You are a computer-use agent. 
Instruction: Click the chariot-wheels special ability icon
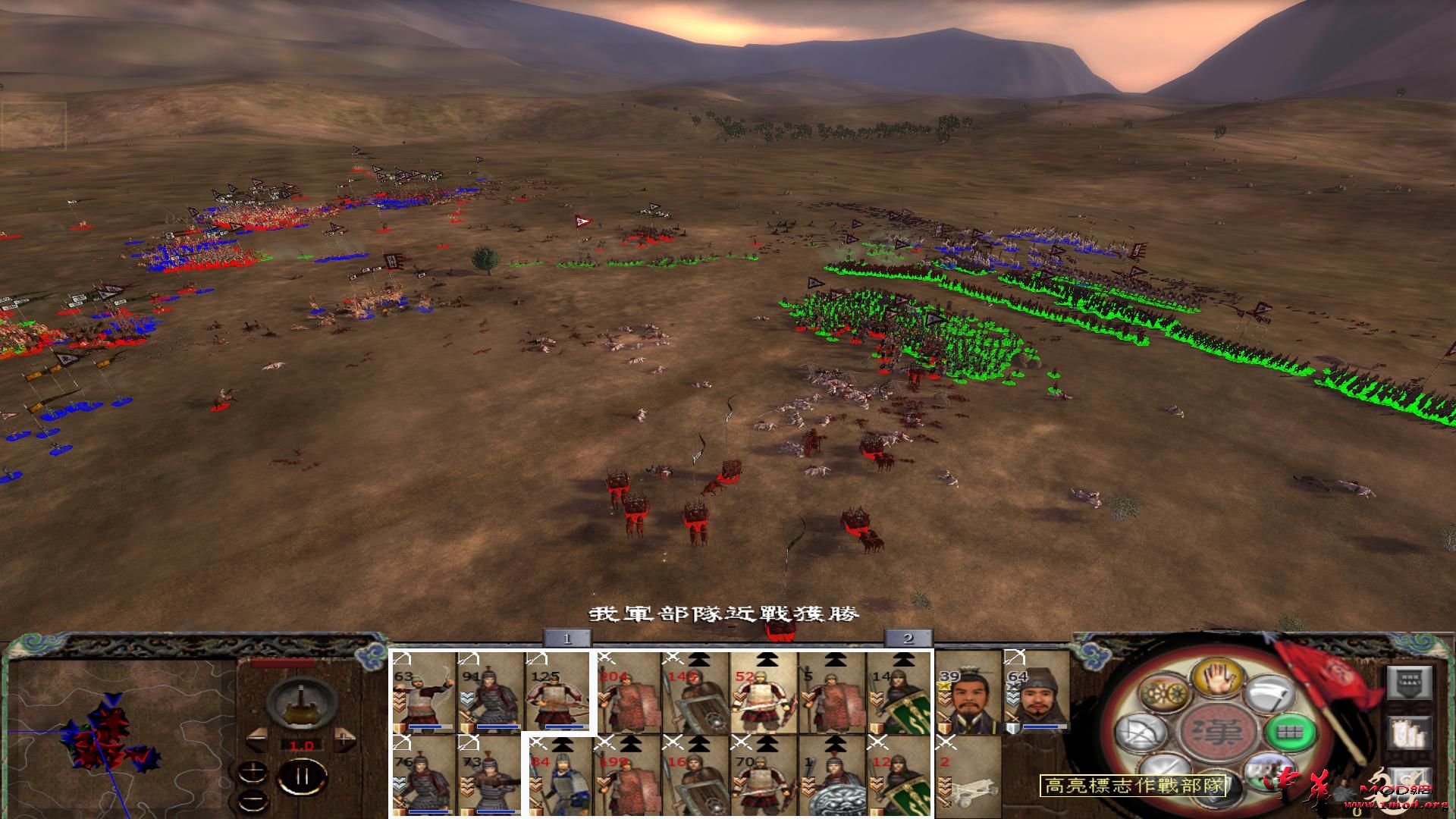click(1165, 691)
